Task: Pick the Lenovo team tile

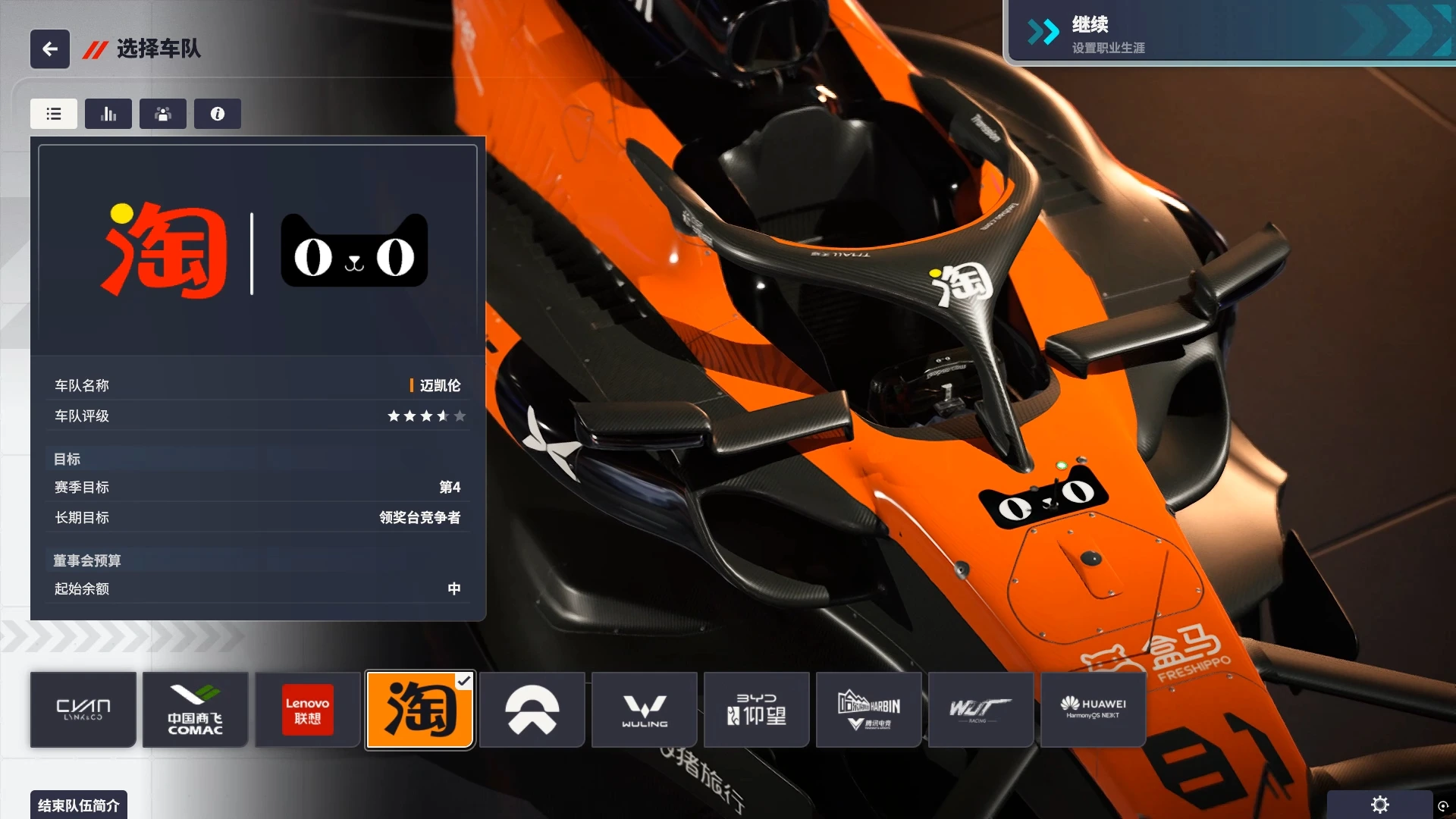Action: 307,710
